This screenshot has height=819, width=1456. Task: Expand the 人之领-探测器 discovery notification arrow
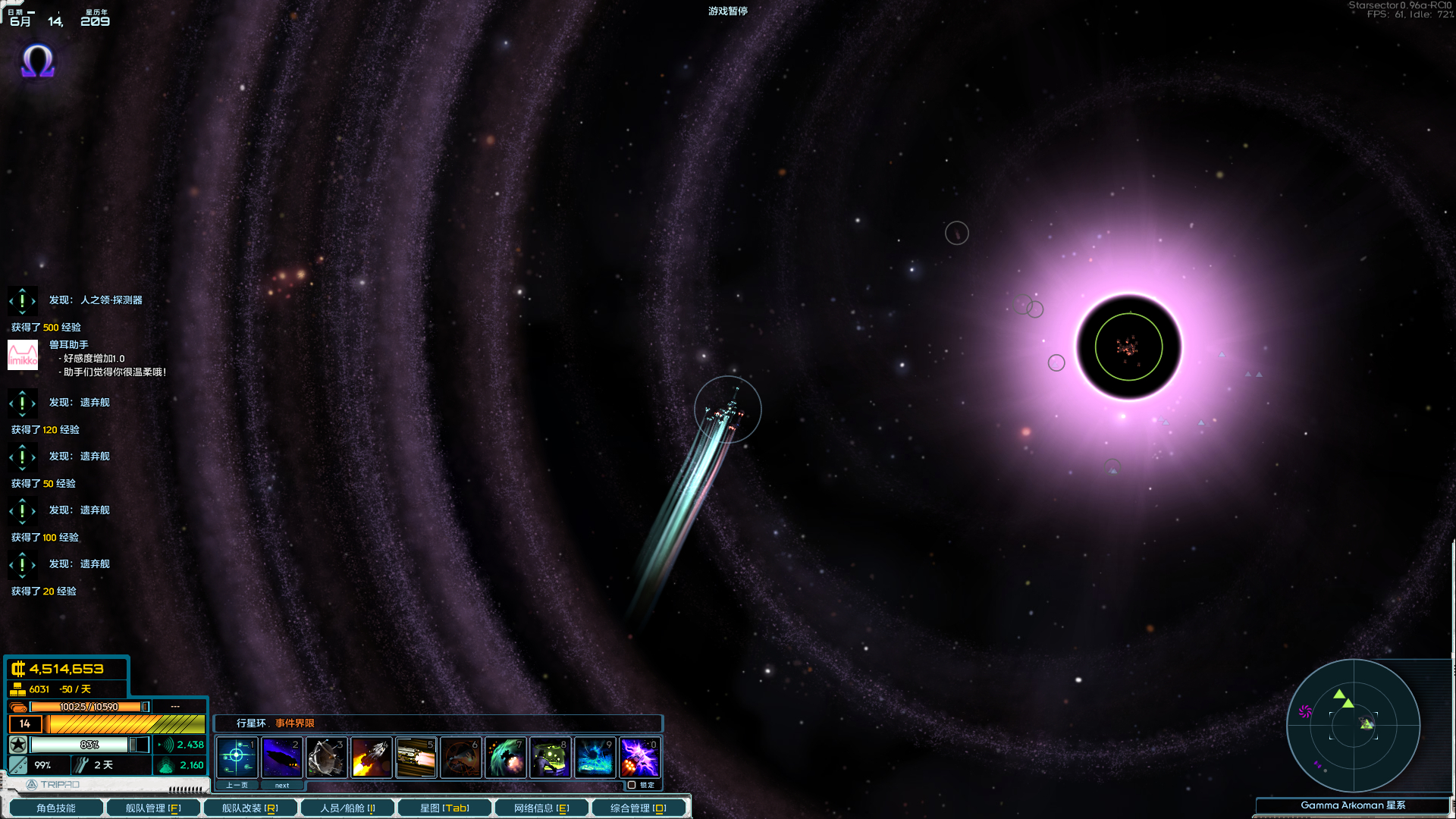tap(23, 300)
